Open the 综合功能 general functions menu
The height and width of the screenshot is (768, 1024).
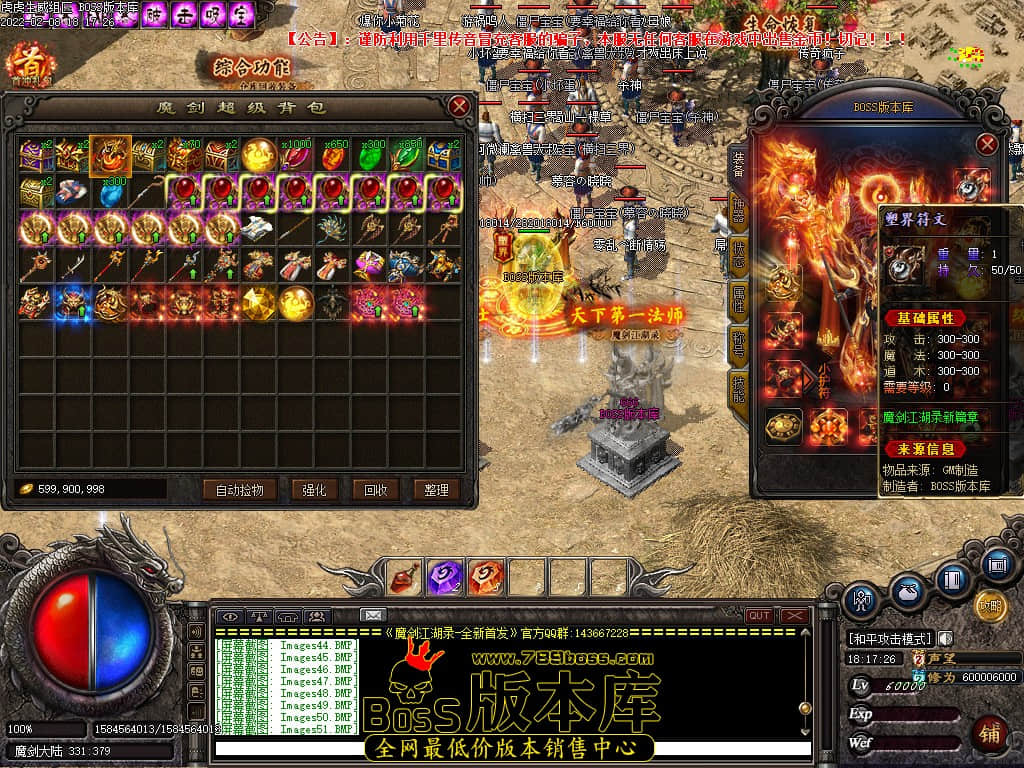coord(251,68)
